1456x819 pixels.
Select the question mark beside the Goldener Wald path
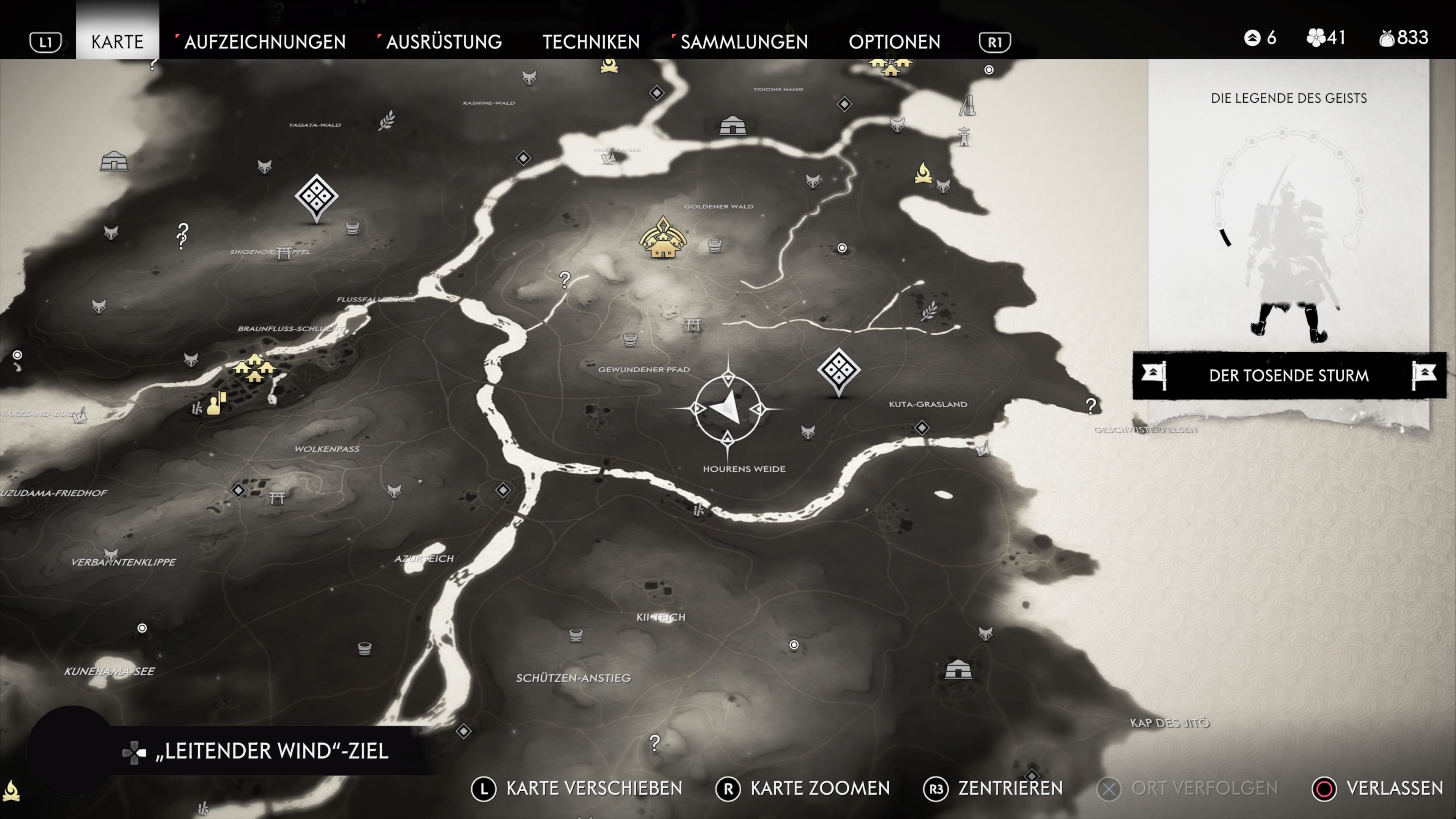pyautogui.click(x=565, y=279)
